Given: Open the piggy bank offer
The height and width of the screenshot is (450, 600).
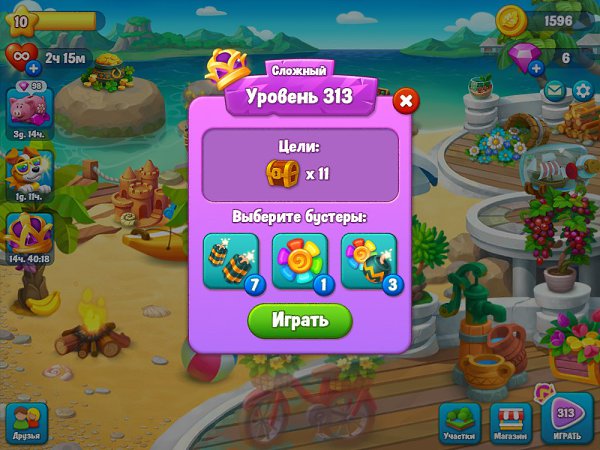Looking at the screenshot, I should click(x=26, y=108).
